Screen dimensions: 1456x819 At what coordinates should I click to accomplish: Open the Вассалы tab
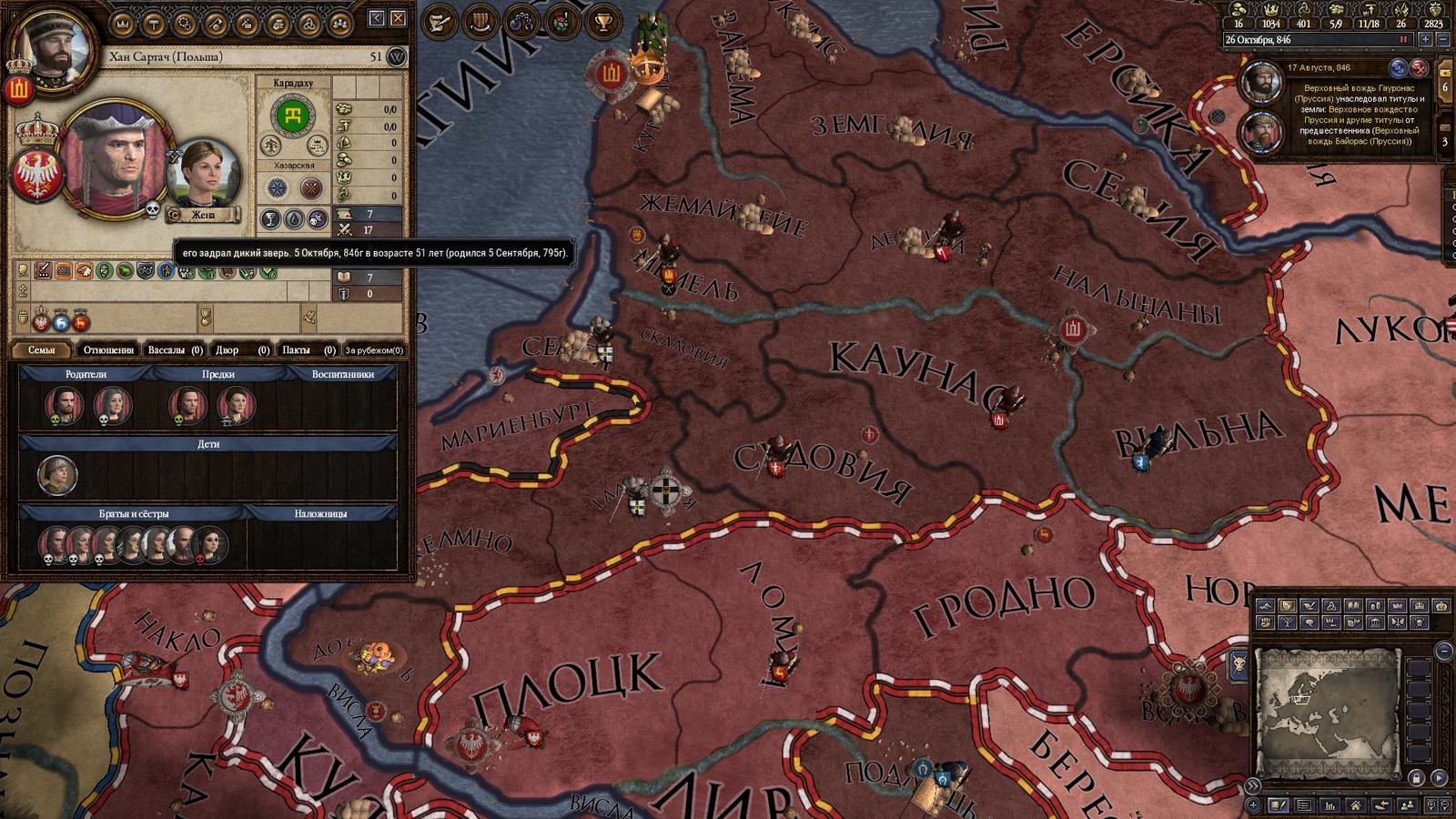click(174, 349)
